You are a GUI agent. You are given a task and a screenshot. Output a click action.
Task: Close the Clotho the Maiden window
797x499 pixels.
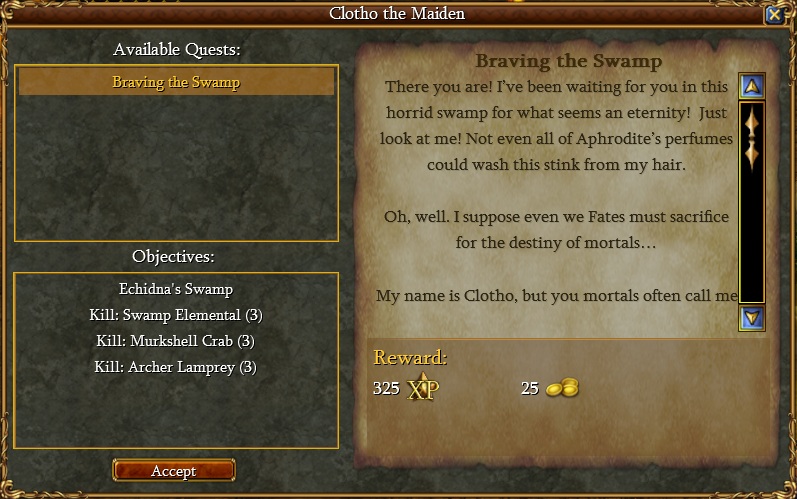(774, 14)
